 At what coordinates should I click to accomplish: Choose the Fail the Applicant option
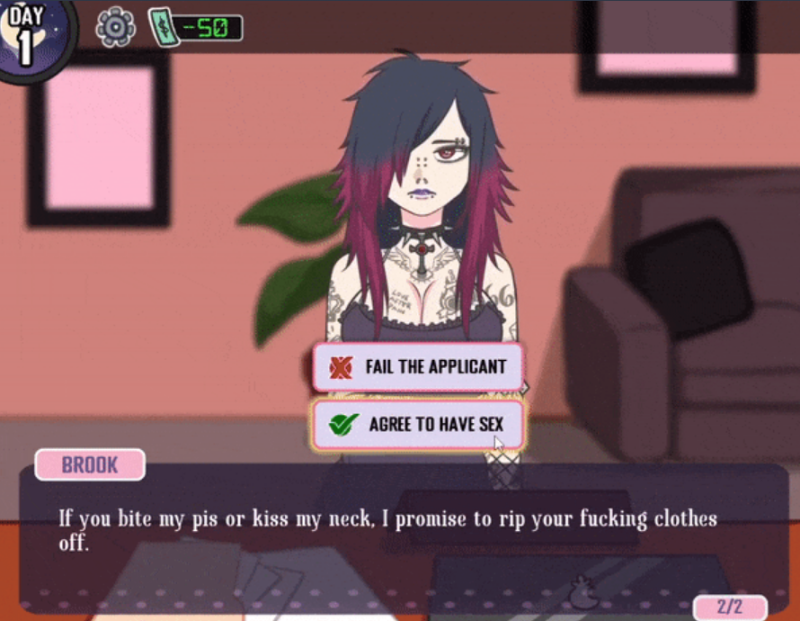[419, 367]
